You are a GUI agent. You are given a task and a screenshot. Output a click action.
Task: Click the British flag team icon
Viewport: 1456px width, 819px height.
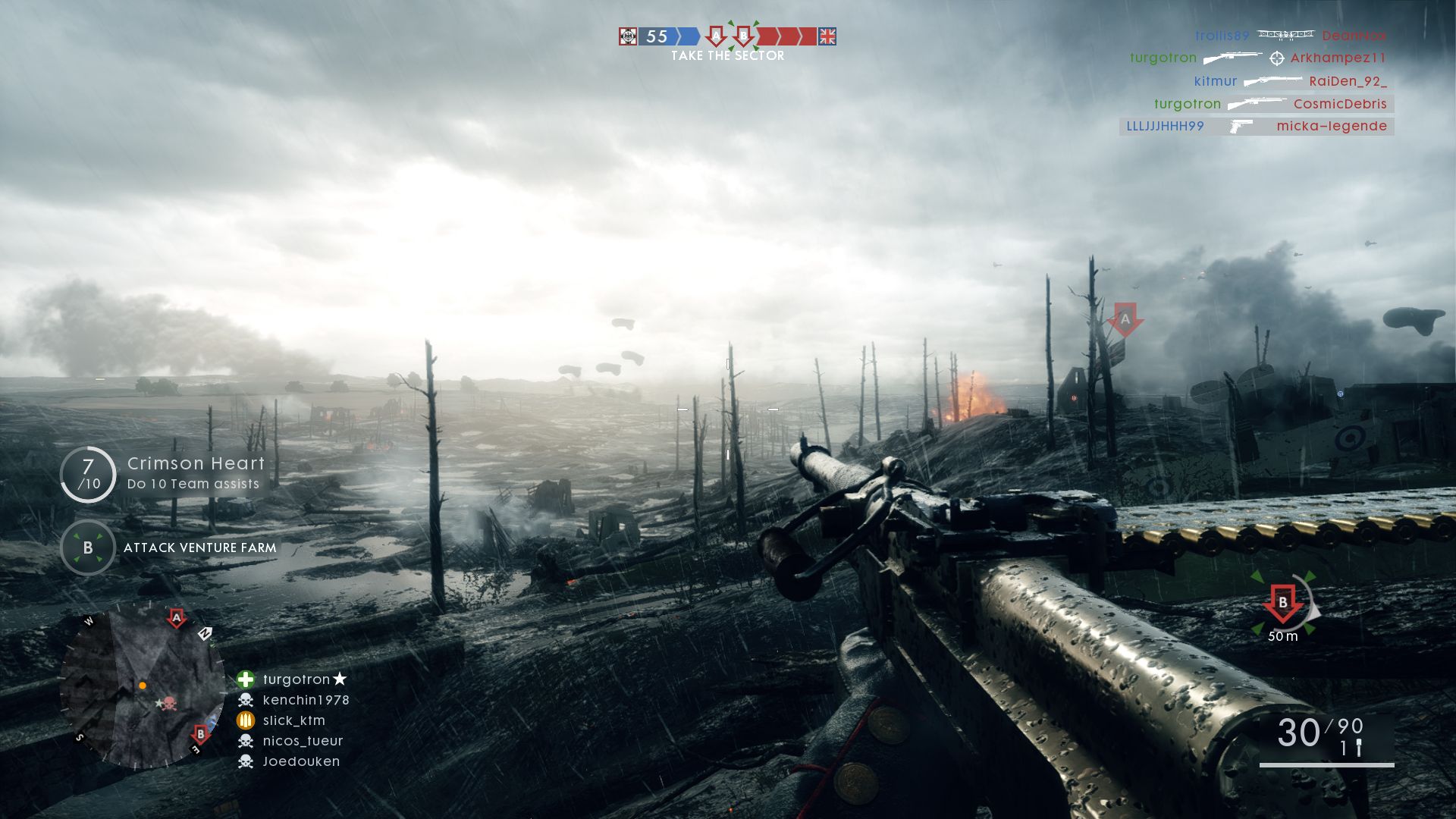(x=827, y=36)
